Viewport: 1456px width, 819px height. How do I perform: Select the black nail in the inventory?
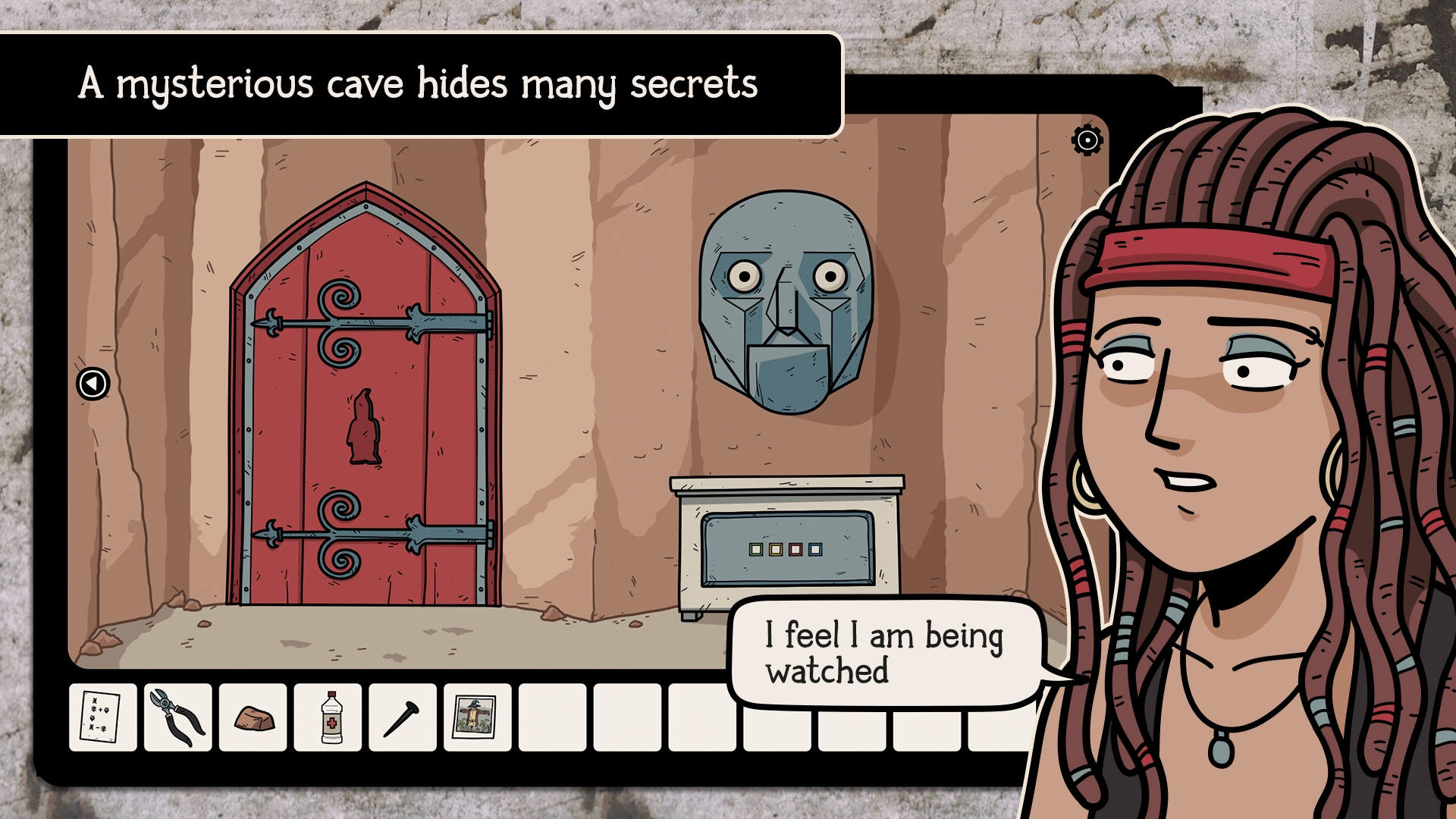405,717
